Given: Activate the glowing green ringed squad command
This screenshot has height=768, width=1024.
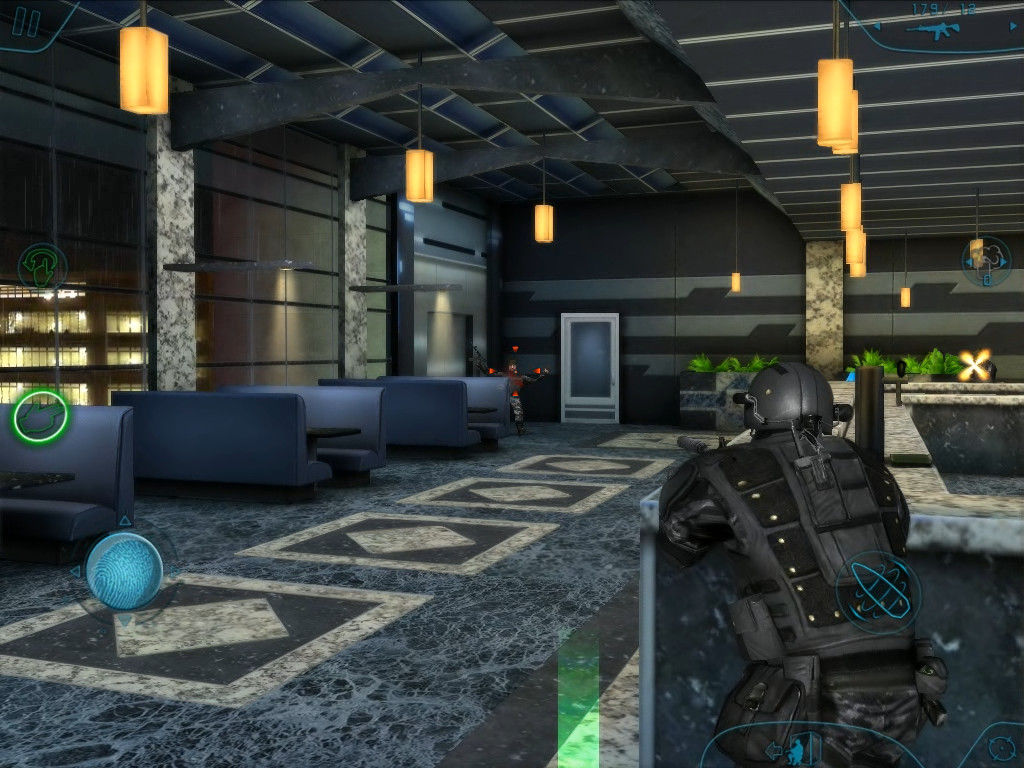Looking at the screenshot, I should [40, 417].
